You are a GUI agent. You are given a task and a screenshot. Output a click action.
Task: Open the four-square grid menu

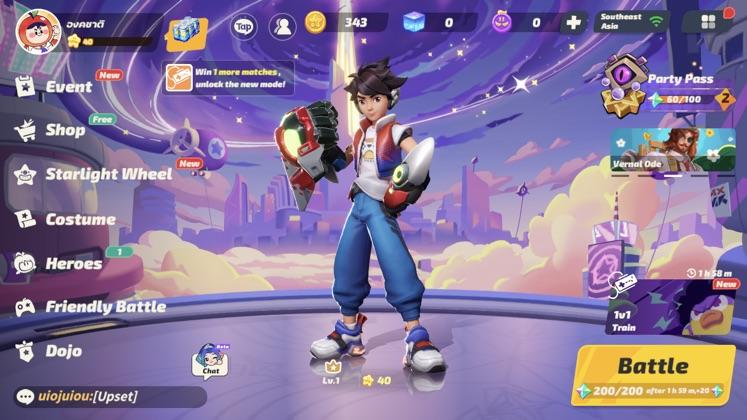[708, 23]
